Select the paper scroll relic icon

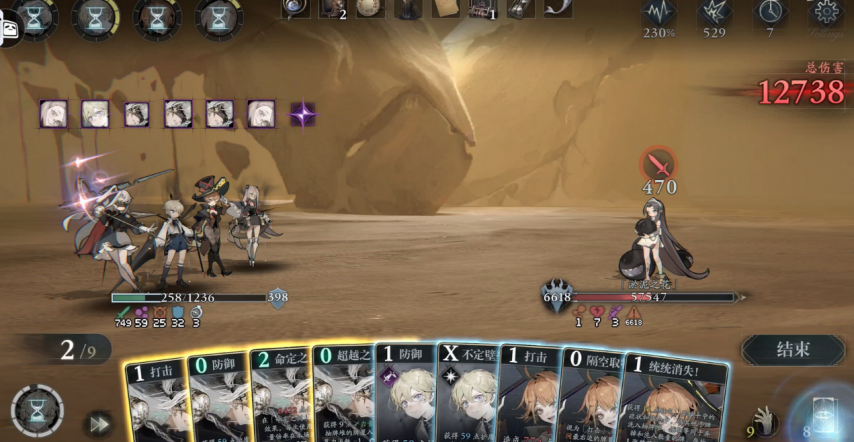tap(446, 8)
